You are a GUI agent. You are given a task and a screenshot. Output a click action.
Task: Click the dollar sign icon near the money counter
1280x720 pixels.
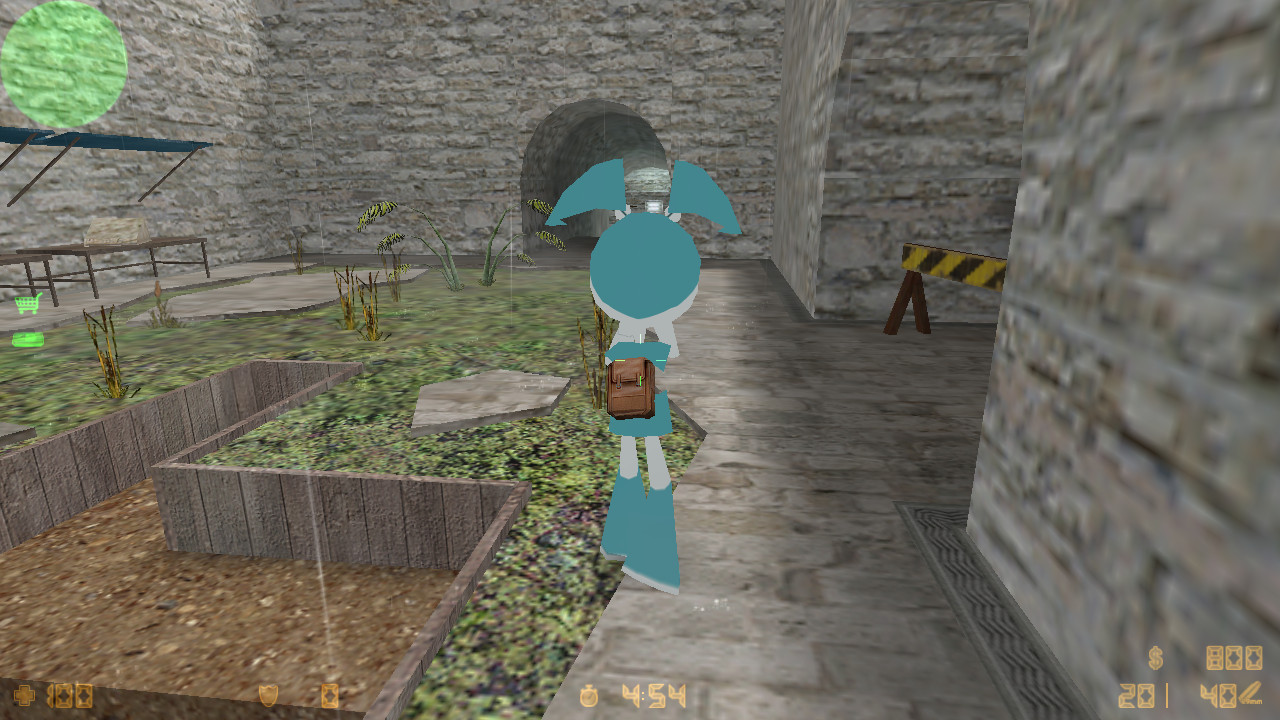coord(1155,658)
